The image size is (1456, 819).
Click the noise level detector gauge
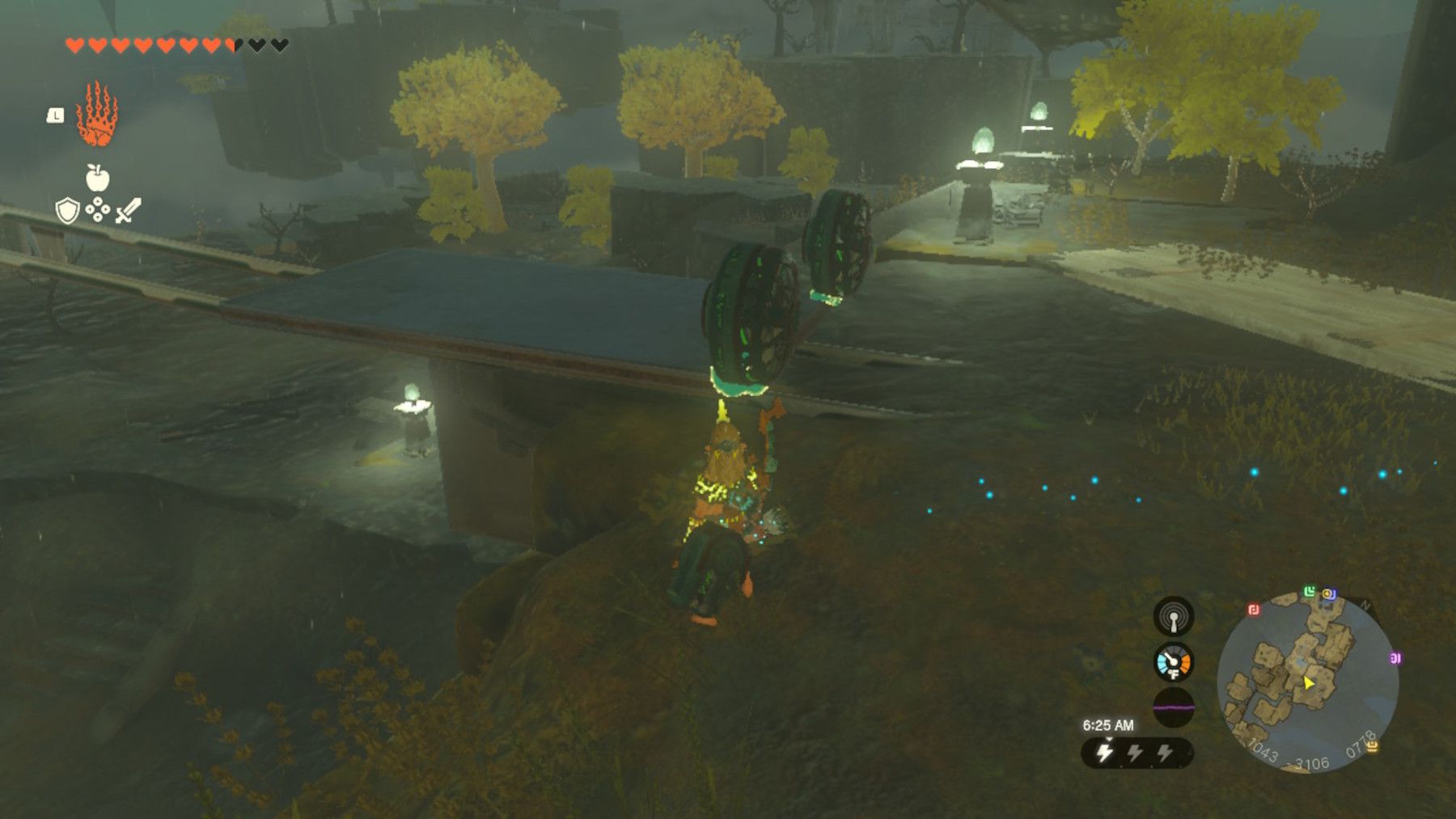coord(1174,617)
